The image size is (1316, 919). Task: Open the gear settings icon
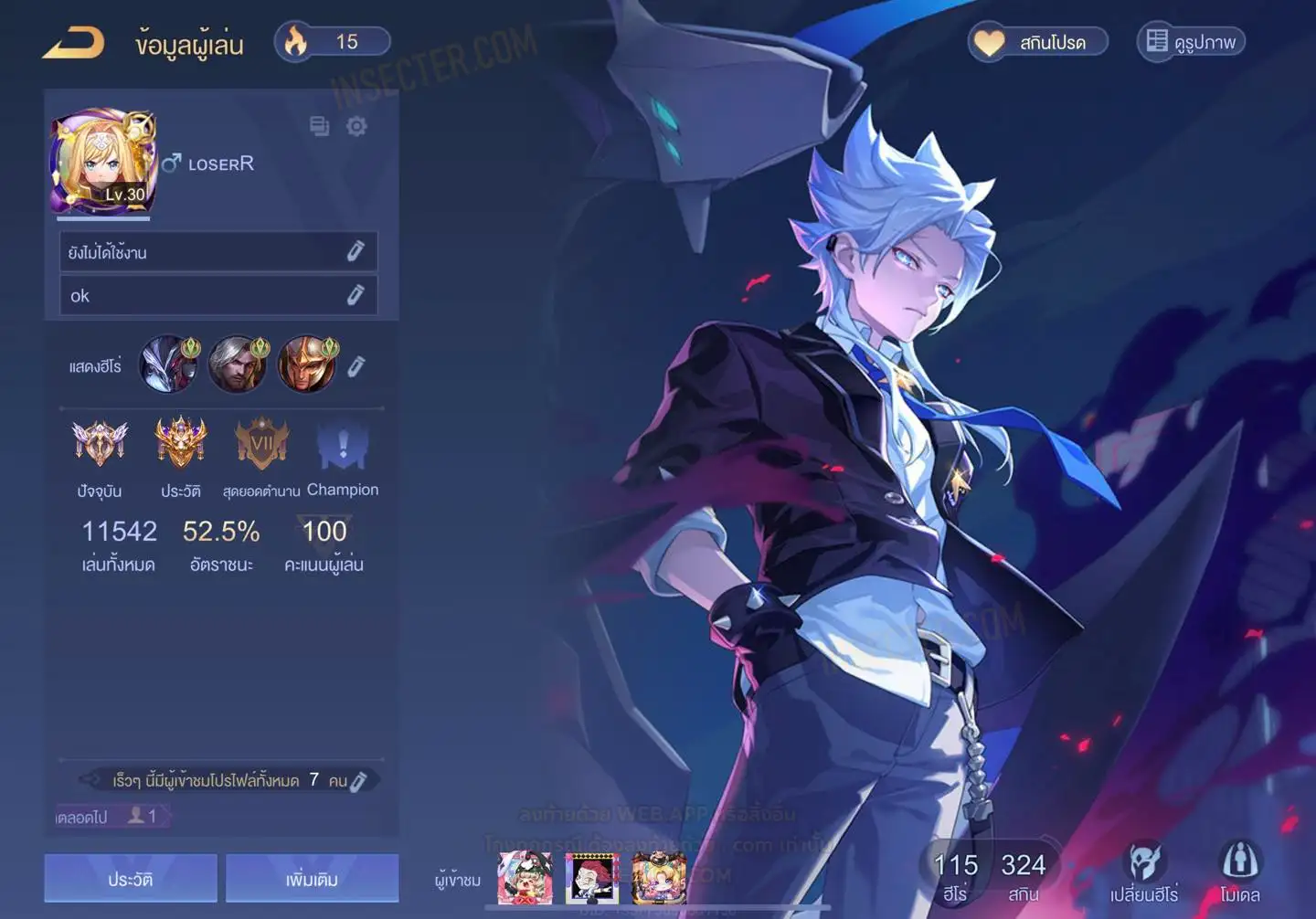356,126
